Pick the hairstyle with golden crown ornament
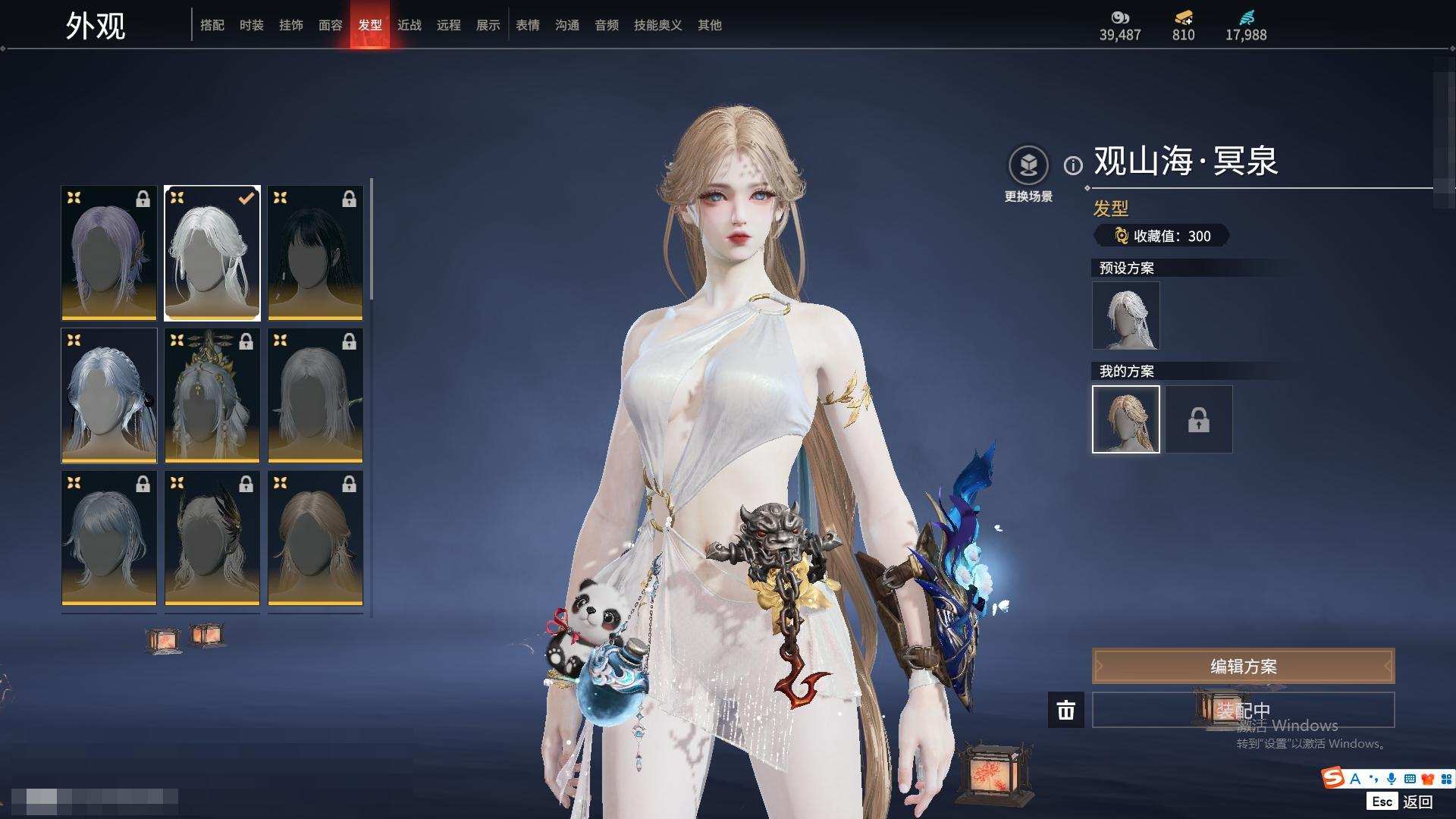1456x819 pixels. click(212, 395)
